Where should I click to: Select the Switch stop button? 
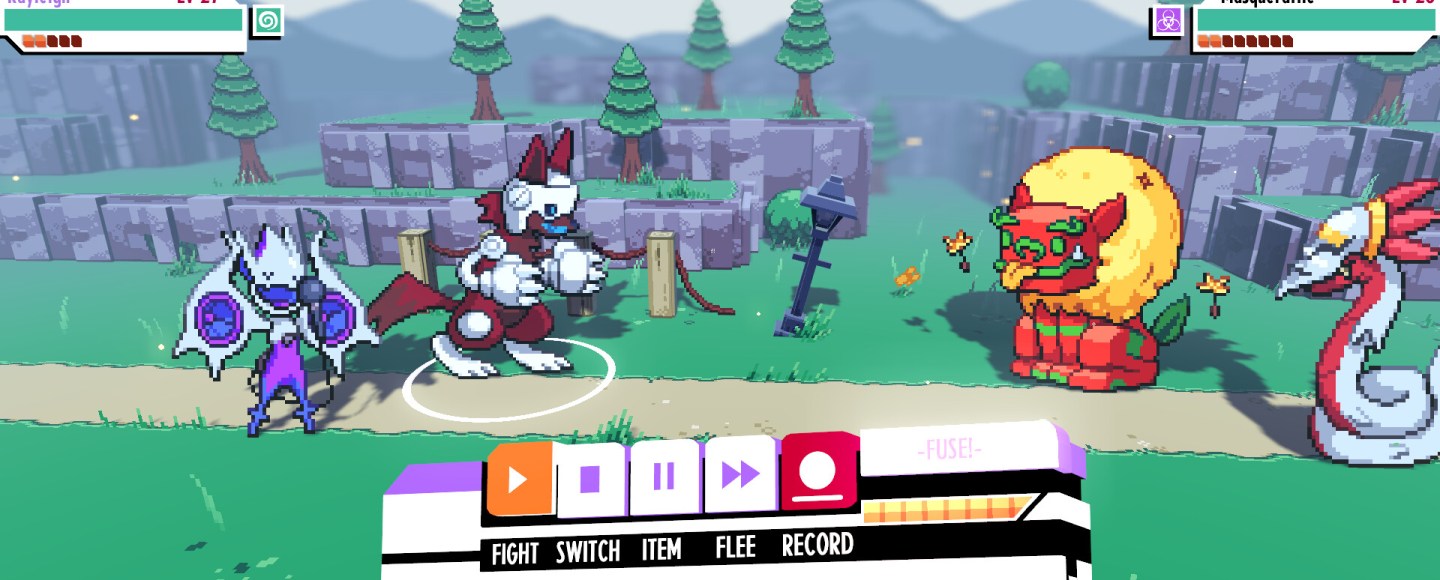click(591, 479)
